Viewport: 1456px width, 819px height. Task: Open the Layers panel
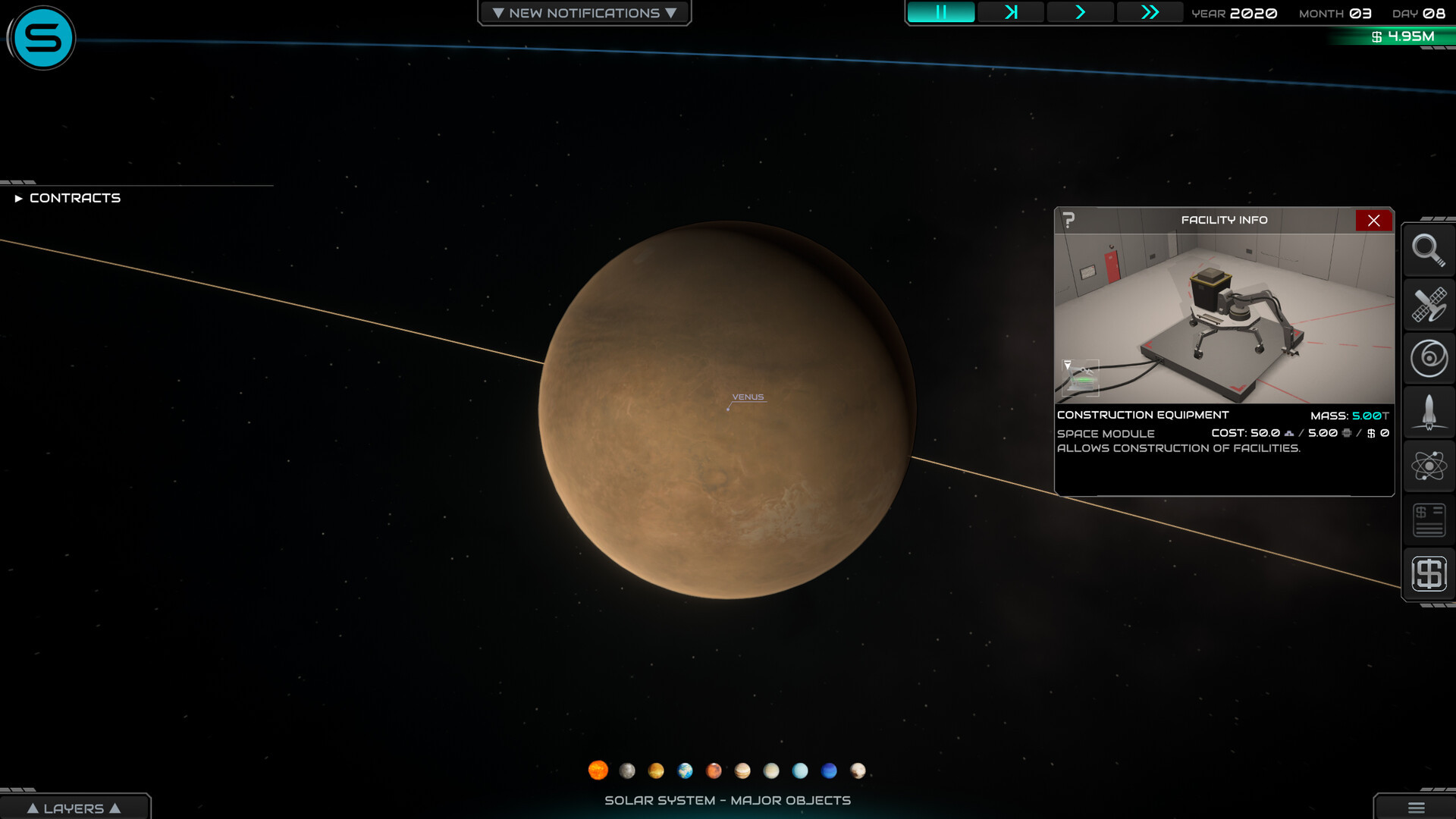pos(74,808)
